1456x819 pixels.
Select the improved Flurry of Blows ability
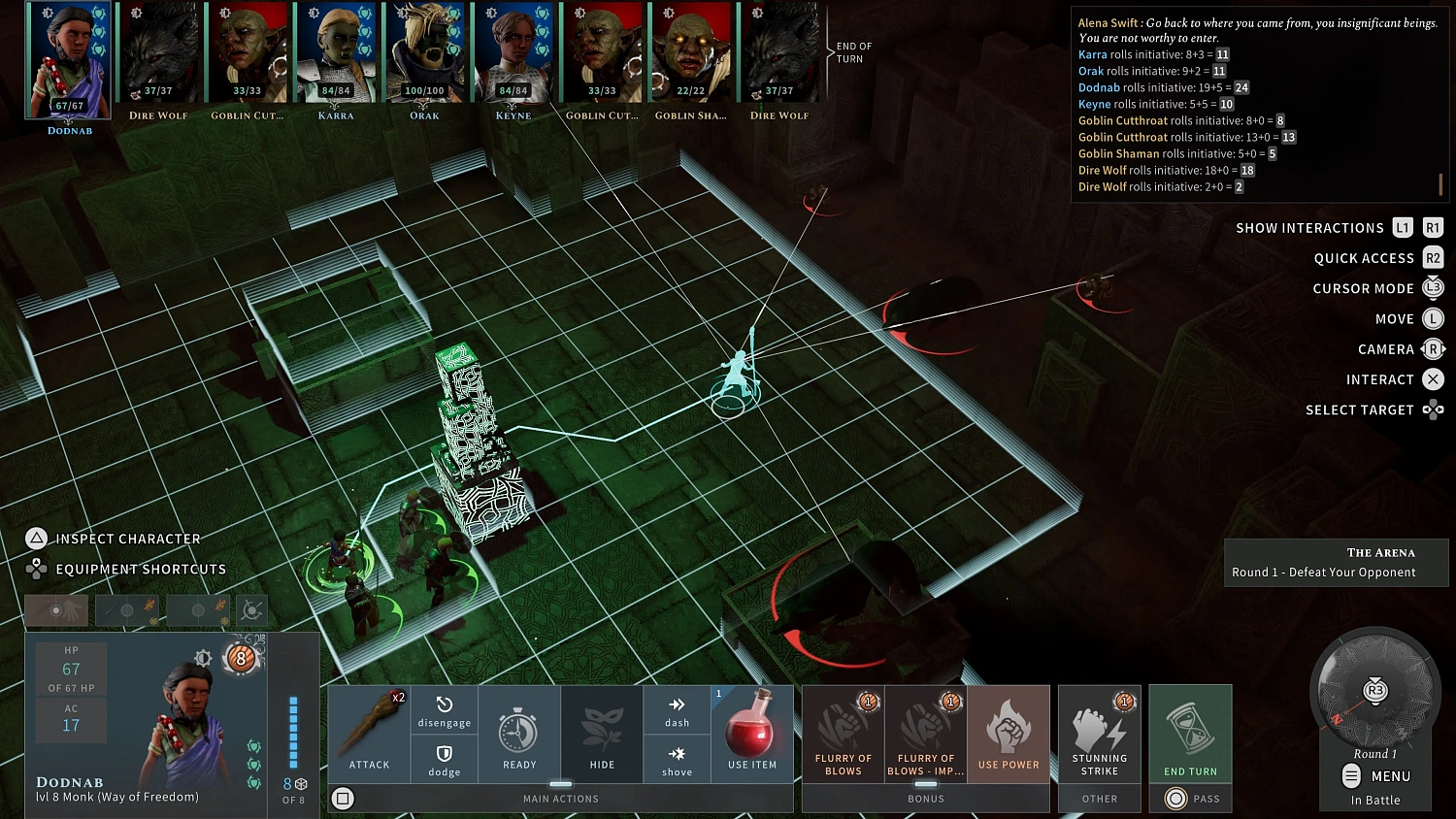(x=925, y=733)
